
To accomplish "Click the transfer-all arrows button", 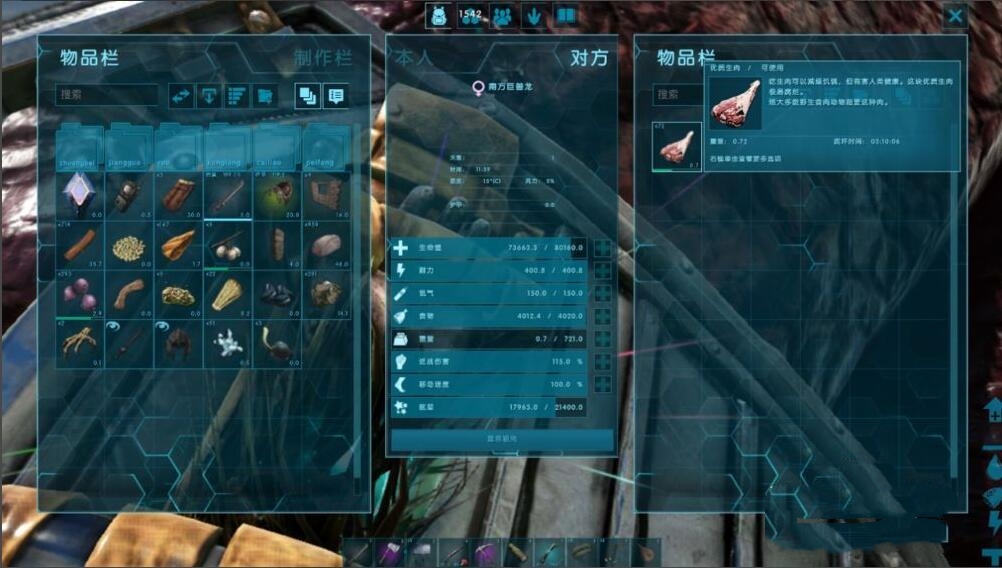I will pos(181,95).
